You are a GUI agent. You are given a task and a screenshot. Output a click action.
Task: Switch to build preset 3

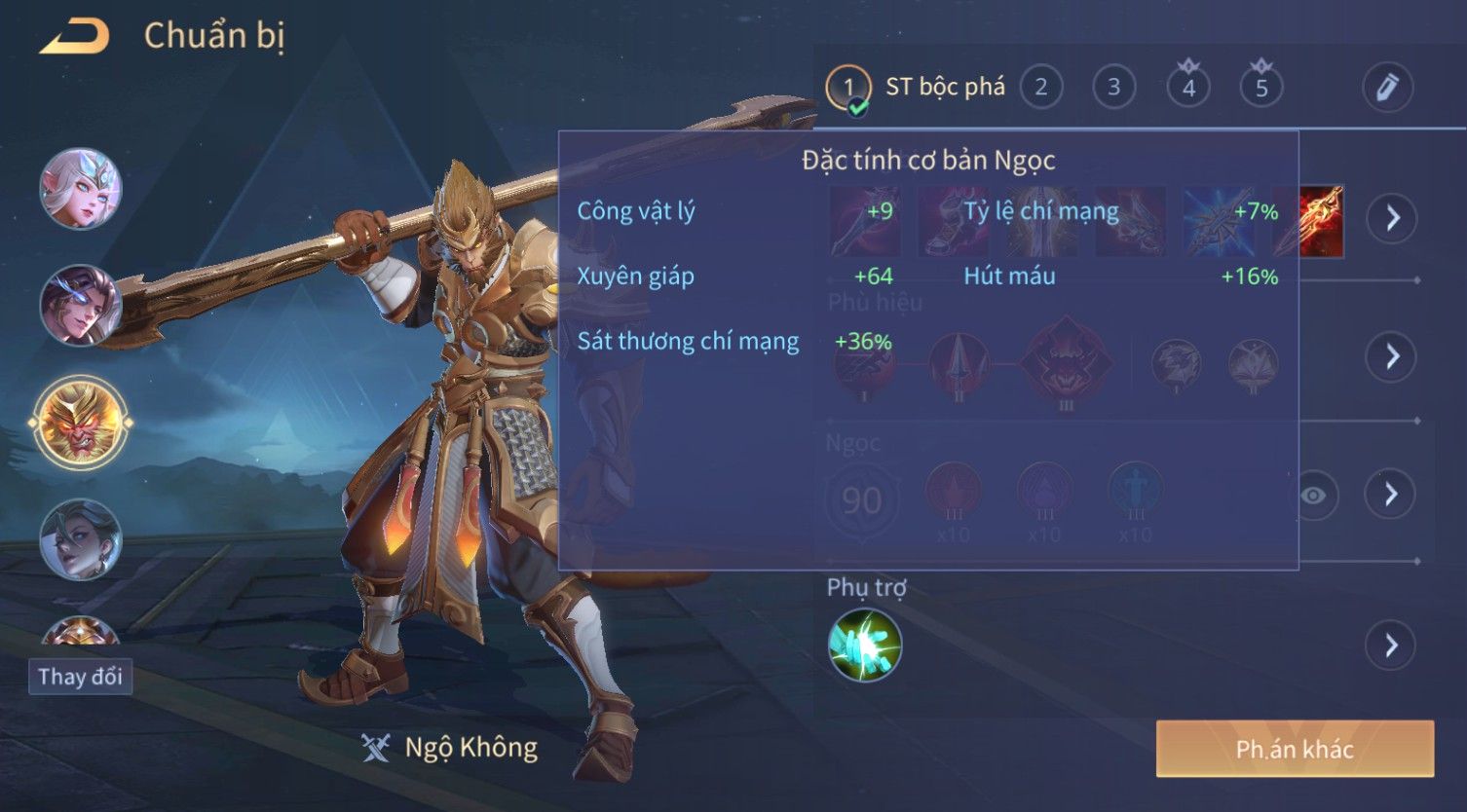coord(1113,88)
